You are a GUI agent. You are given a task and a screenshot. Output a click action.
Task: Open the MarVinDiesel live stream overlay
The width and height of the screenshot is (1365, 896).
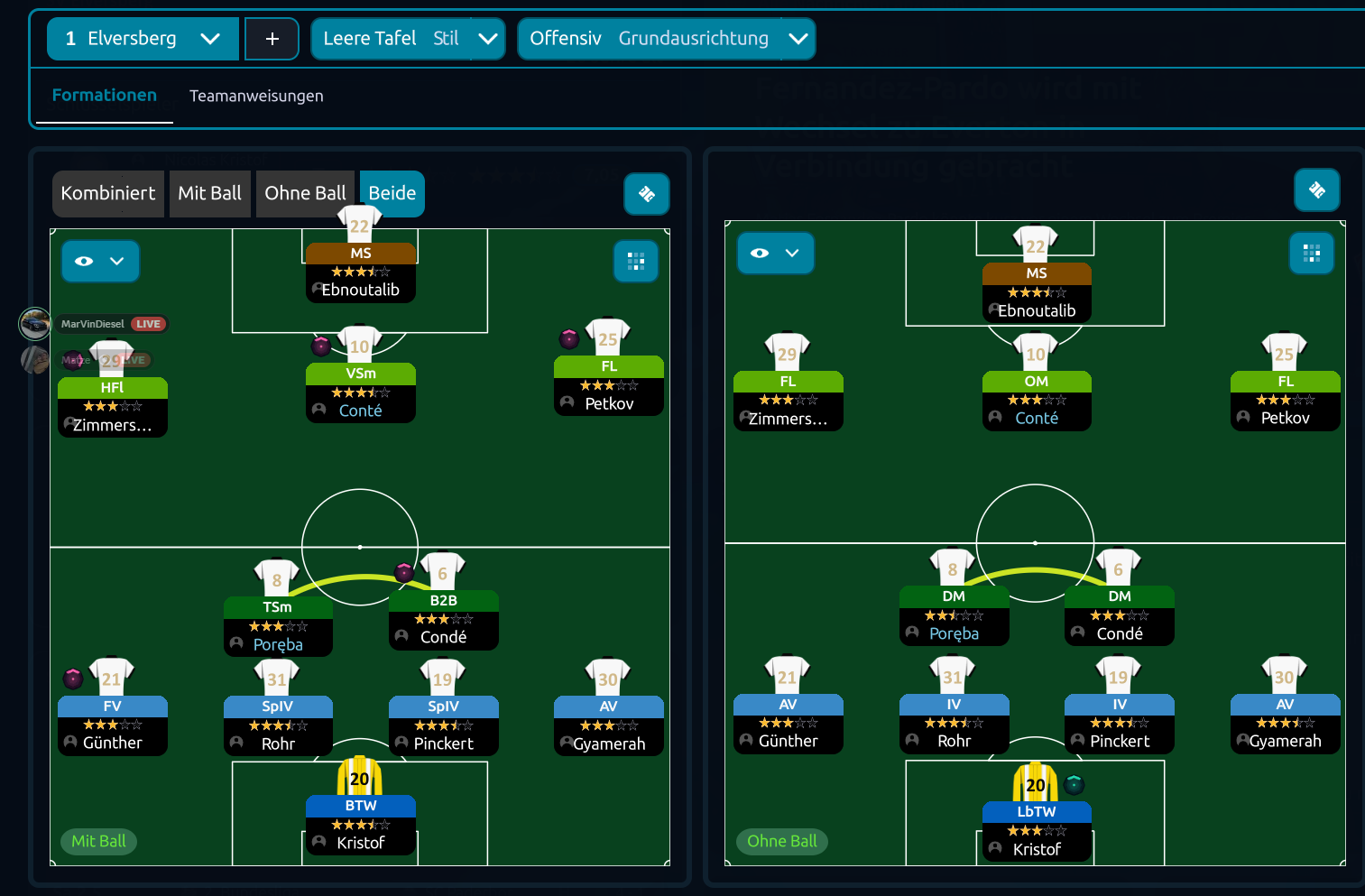click(x=94, y=324)
